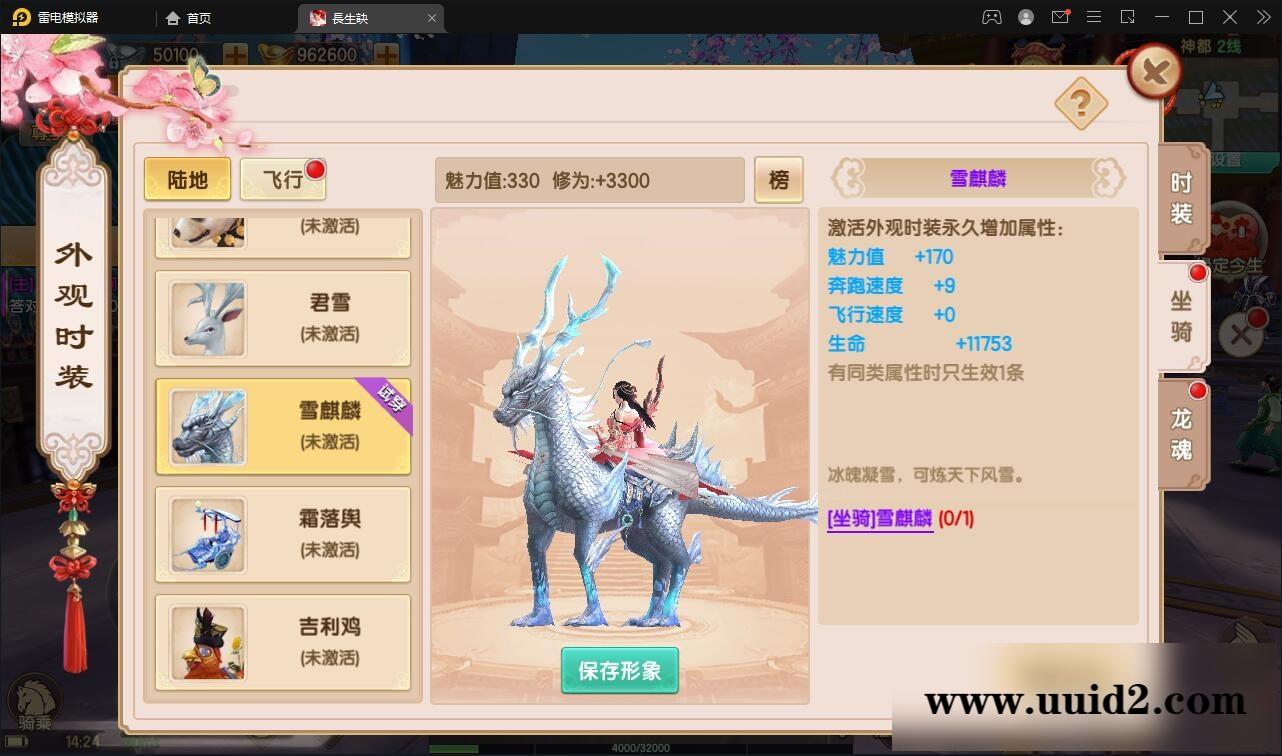1282x756 pixels.
Task: Switch to the 首页 emulator tab
Action: point(188,17)
